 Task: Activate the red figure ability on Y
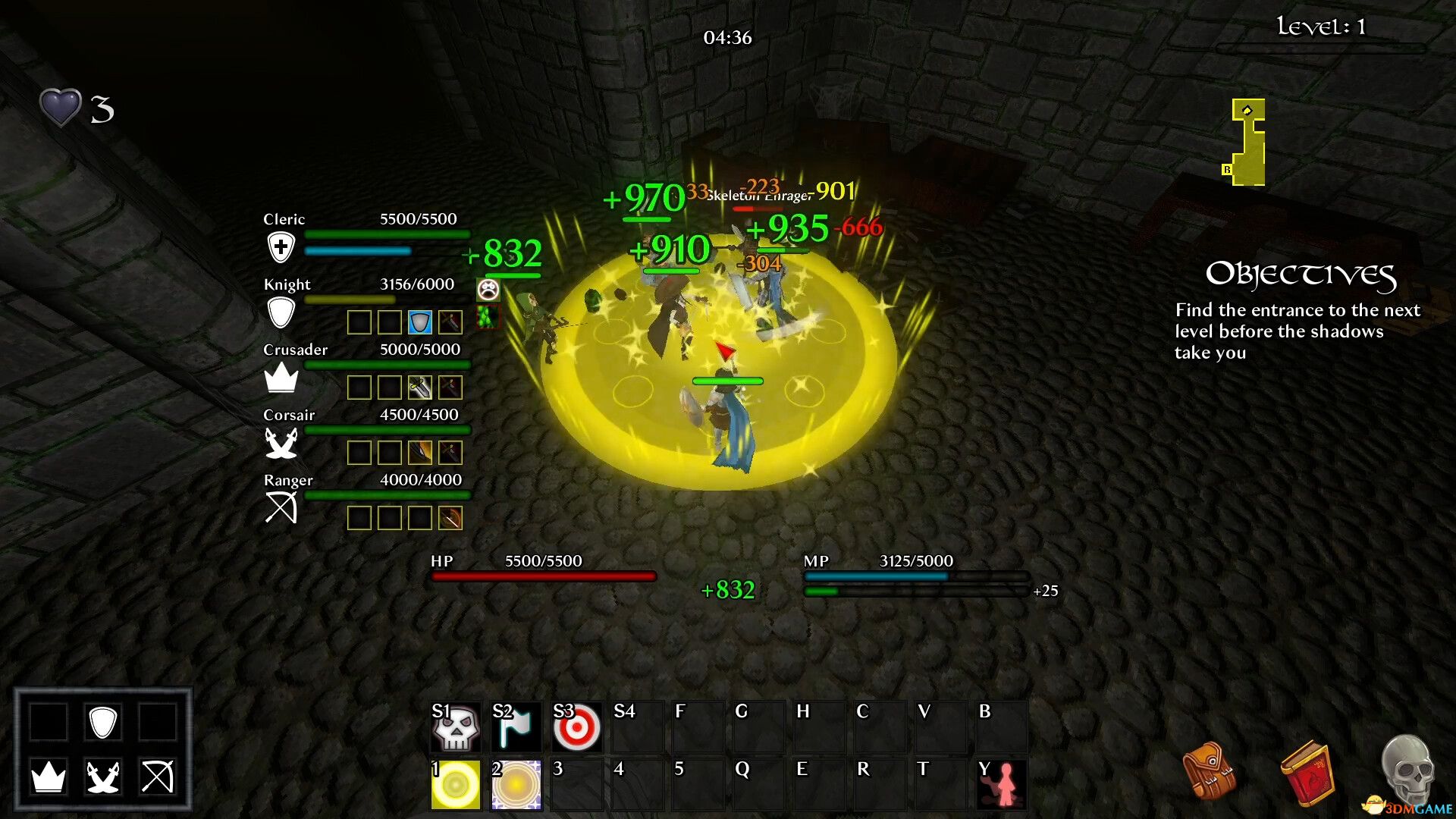(x=1003, y=785)
